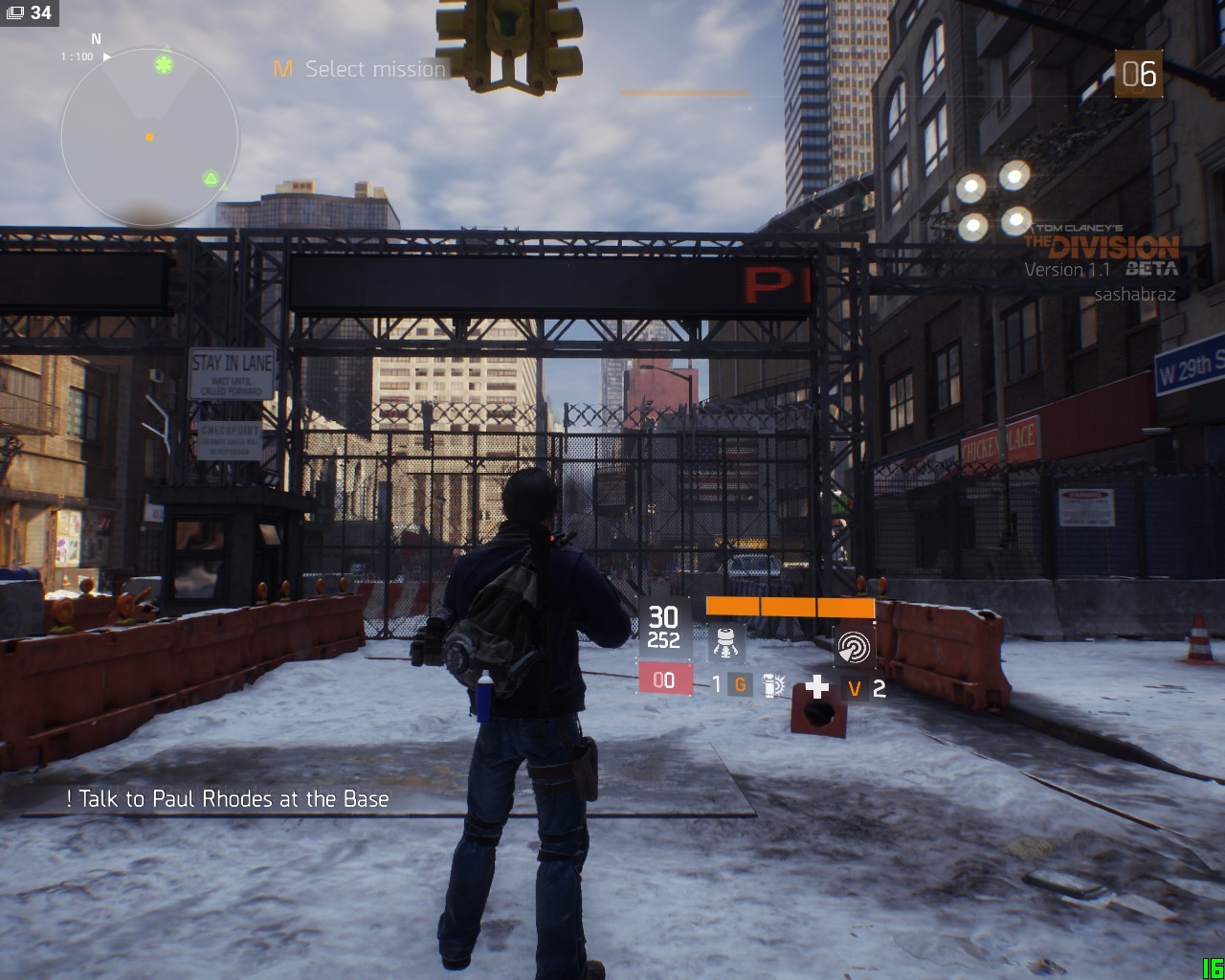Use the medkit white cross icon
The image size is (1225, 980).
coord(816,685)
